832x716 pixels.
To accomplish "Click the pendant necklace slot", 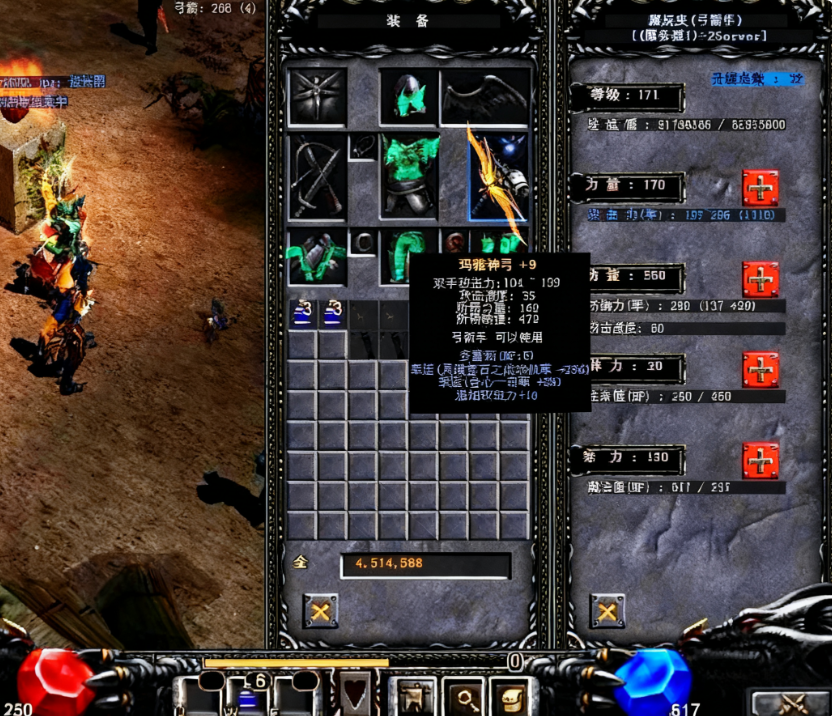I will [361, 147].
